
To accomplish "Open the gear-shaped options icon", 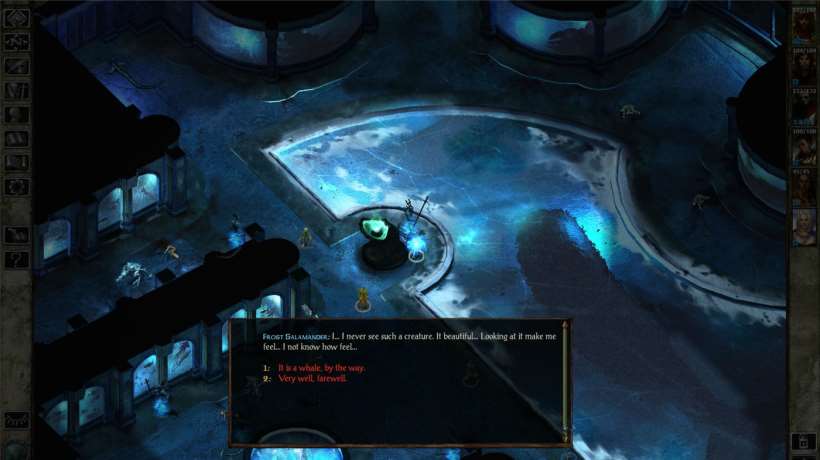I will point(16,186).
